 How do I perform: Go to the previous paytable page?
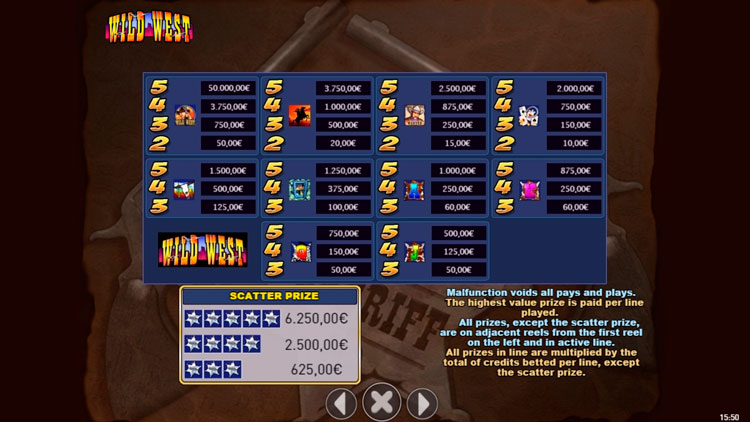(x=342, y=403)
